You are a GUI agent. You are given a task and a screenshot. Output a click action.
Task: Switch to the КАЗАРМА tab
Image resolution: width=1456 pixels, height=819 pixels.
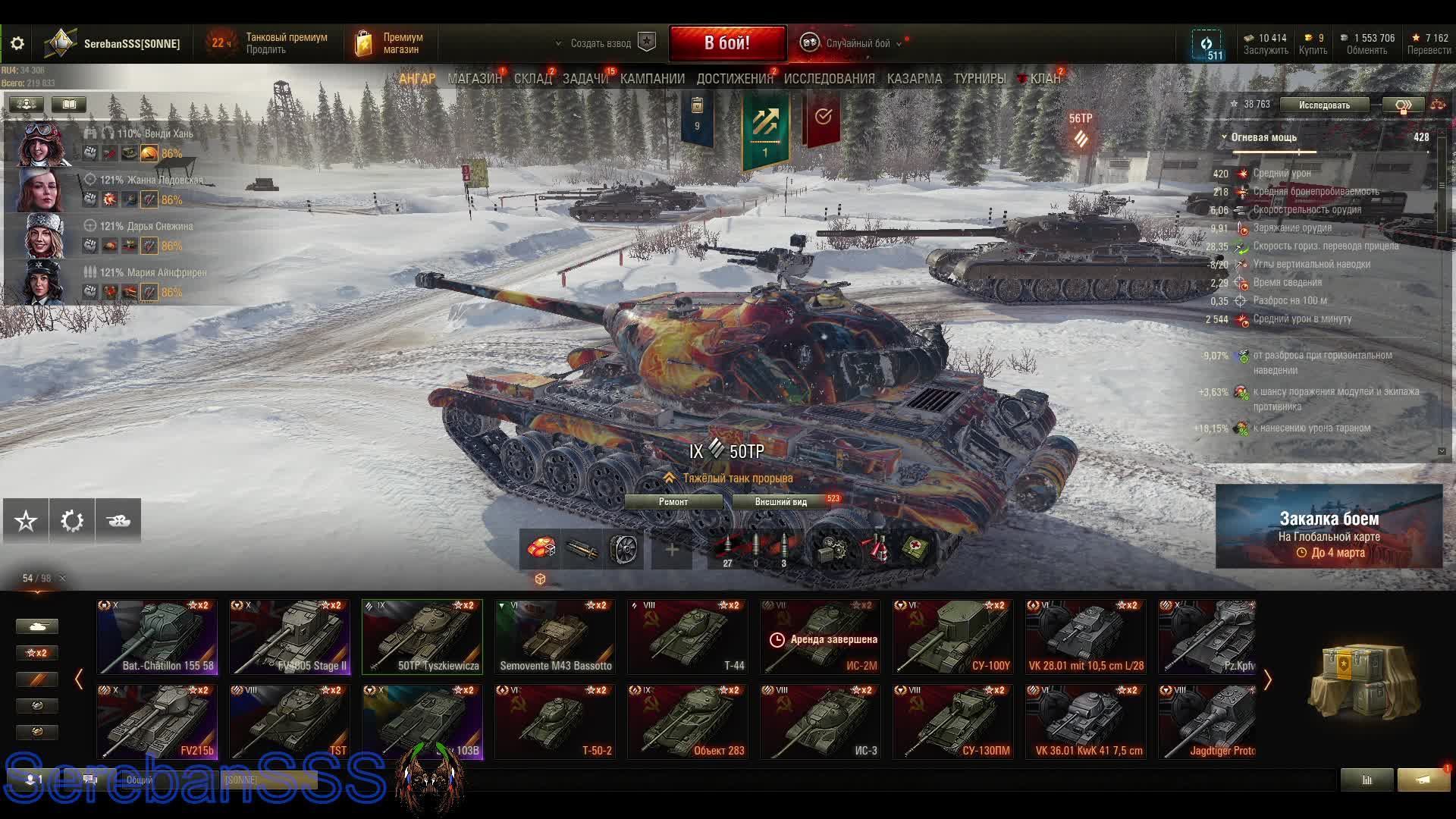click(x=915, y=79)
